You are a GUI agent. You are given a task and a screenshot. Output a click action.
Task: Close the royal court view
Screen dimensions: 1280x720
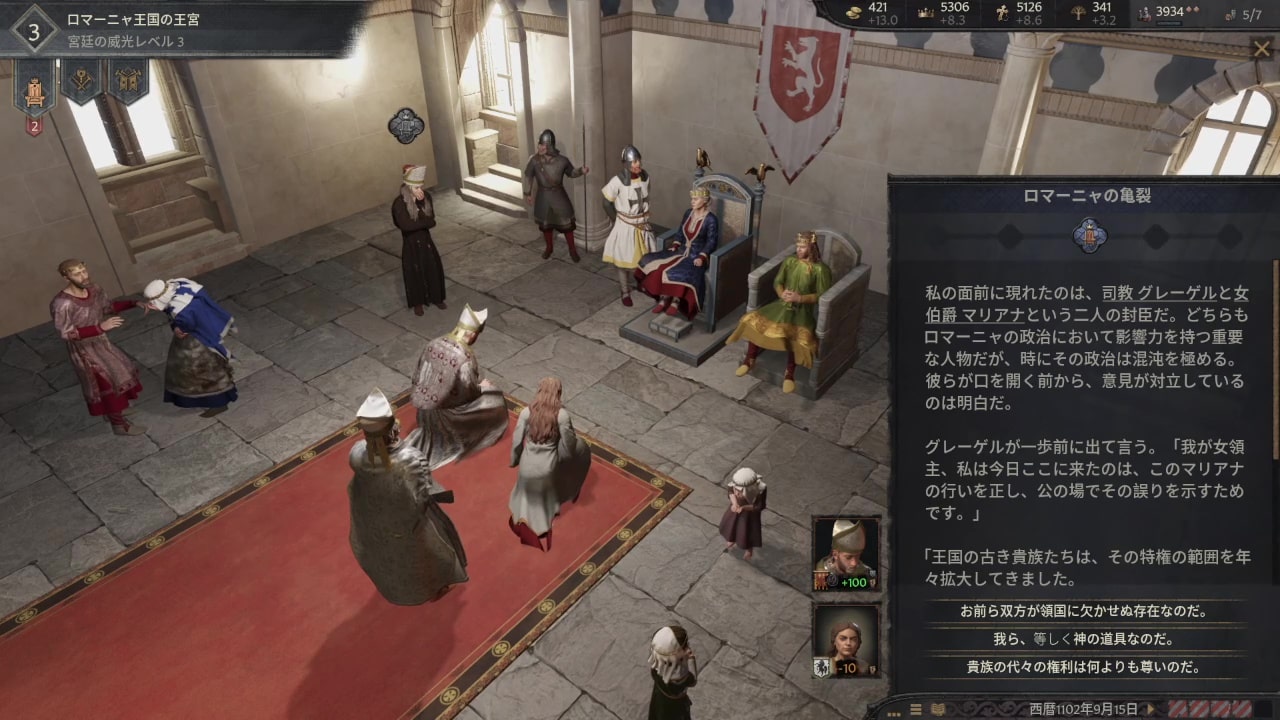coord(1262,50)
